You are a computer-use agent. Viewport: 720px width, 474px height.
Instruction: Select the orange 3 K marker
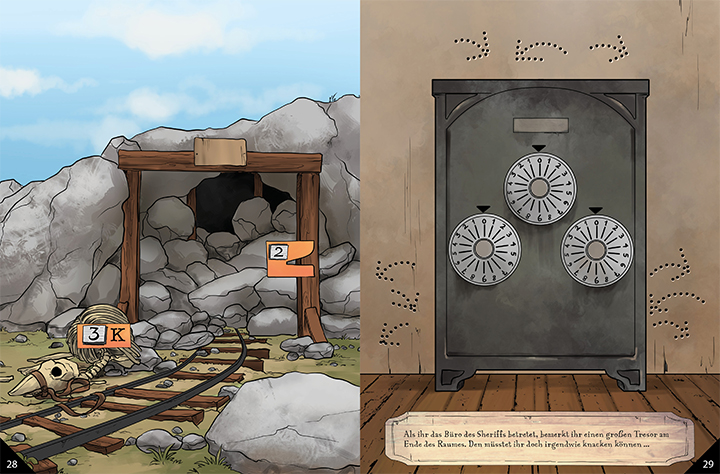[x=104, y=334]
